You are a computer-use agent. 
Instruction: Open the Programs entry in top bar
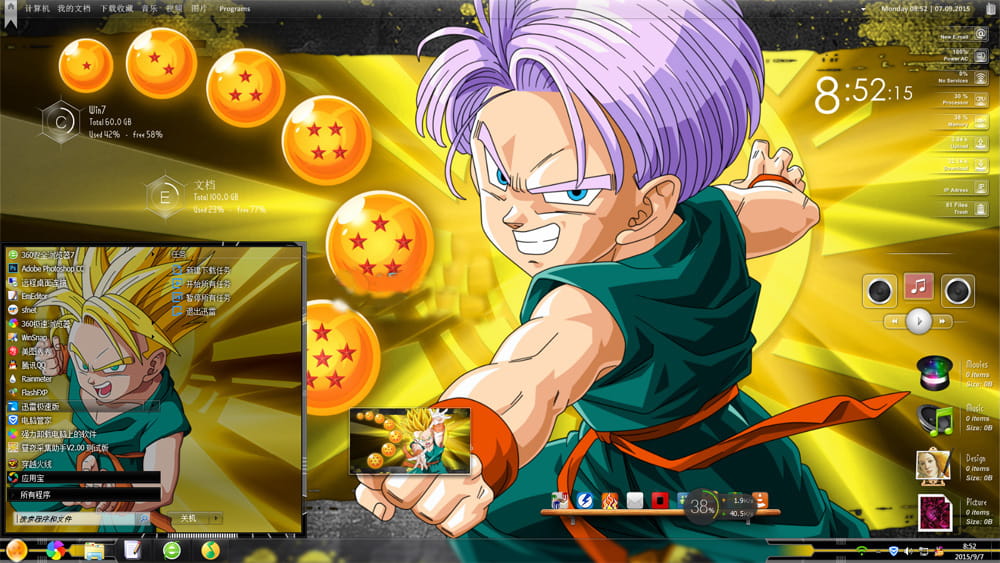234,8
